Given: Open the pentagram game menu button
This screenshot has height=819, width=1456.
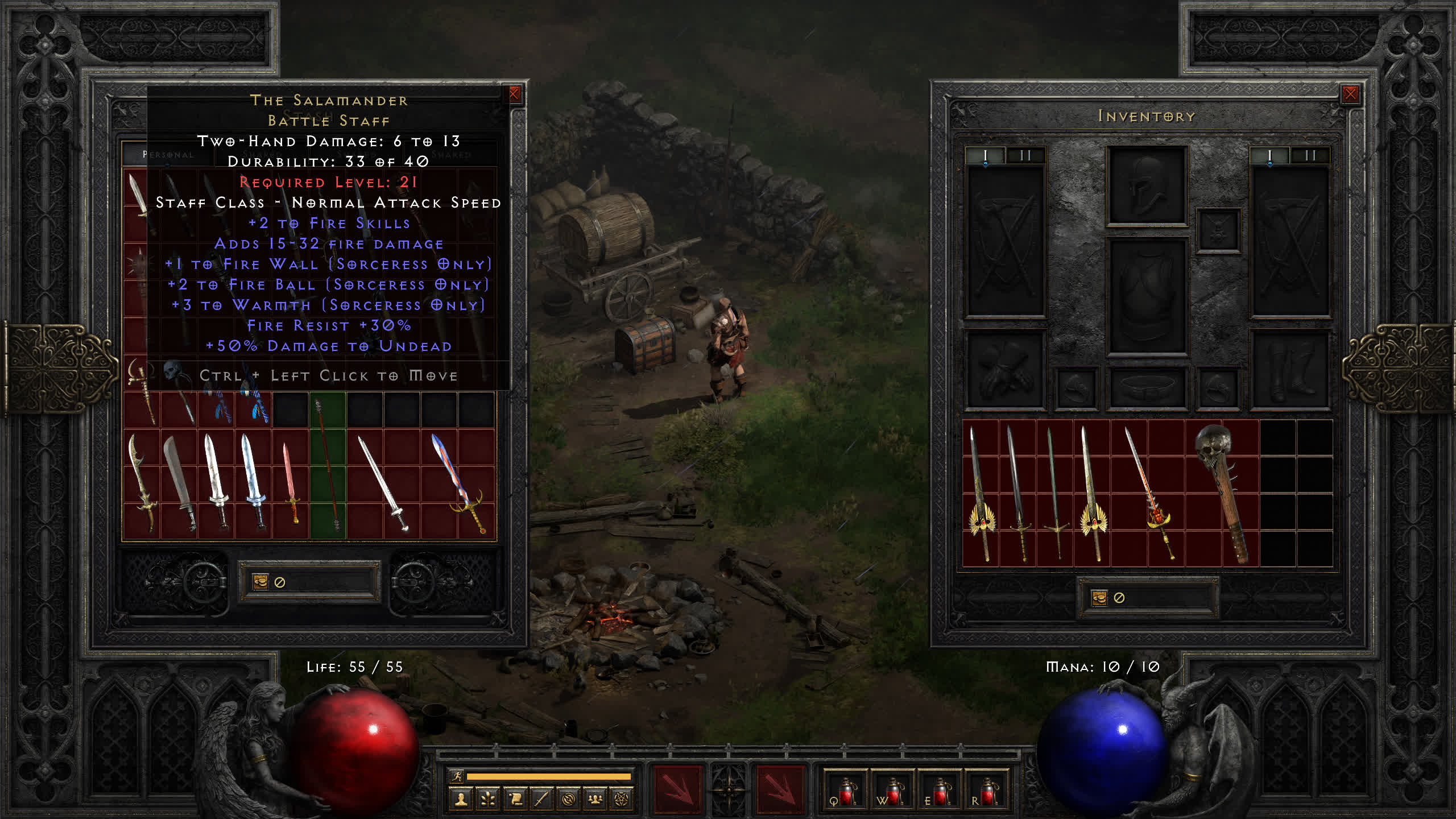Looking at the screenshot, I should (622, 800).
